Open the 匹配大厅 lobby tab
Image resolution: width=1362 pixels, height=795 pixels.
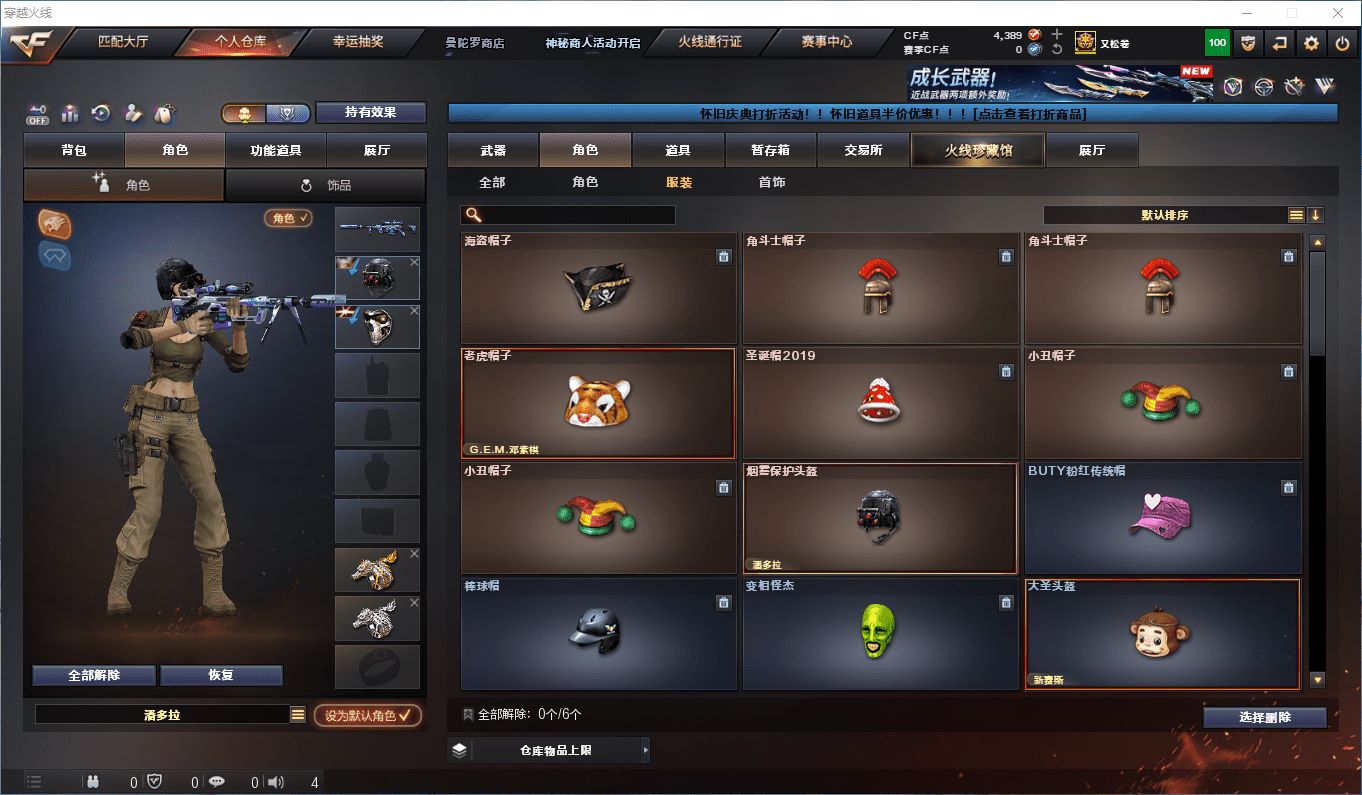coord(123,42)
